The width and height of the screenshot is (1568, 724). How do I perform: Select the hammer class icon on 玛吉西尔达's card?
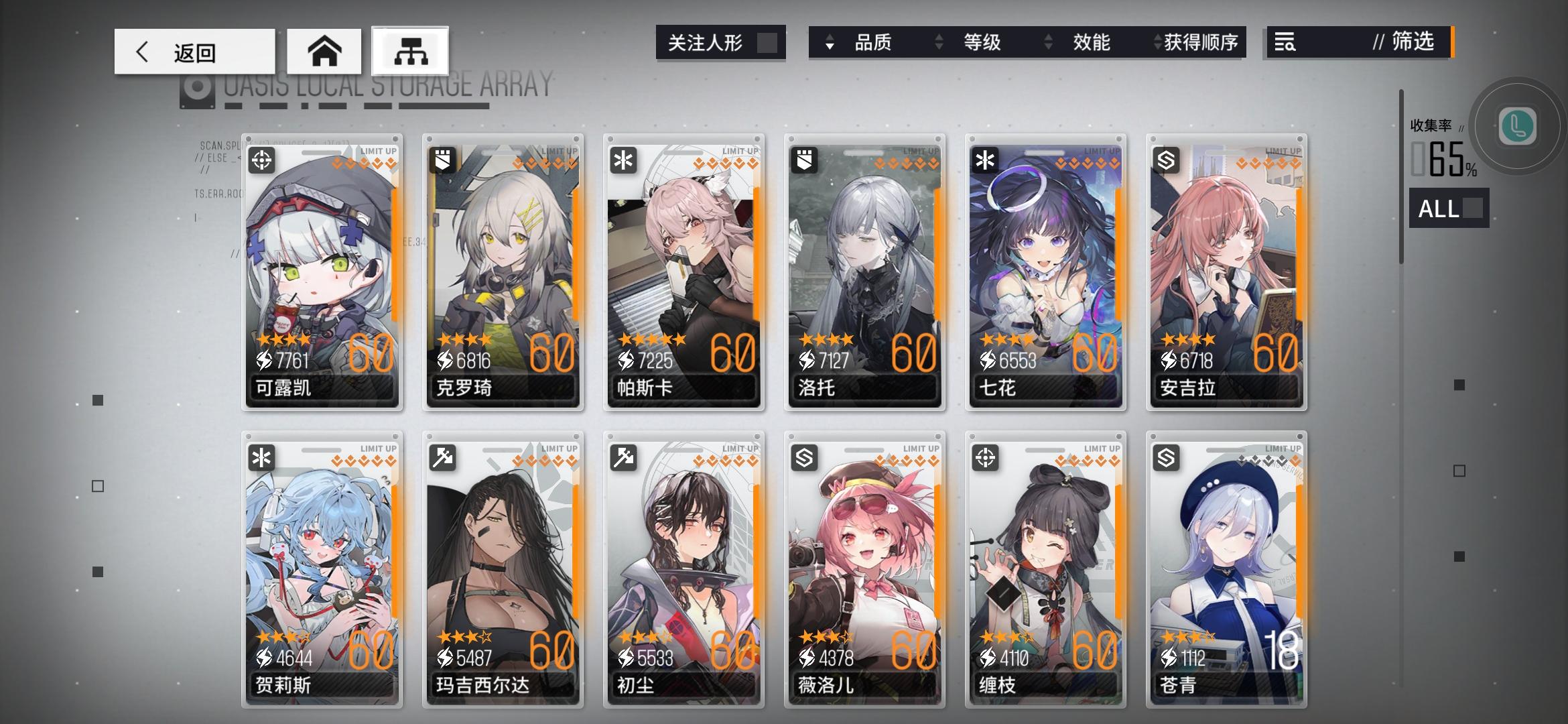coord(444,459)
